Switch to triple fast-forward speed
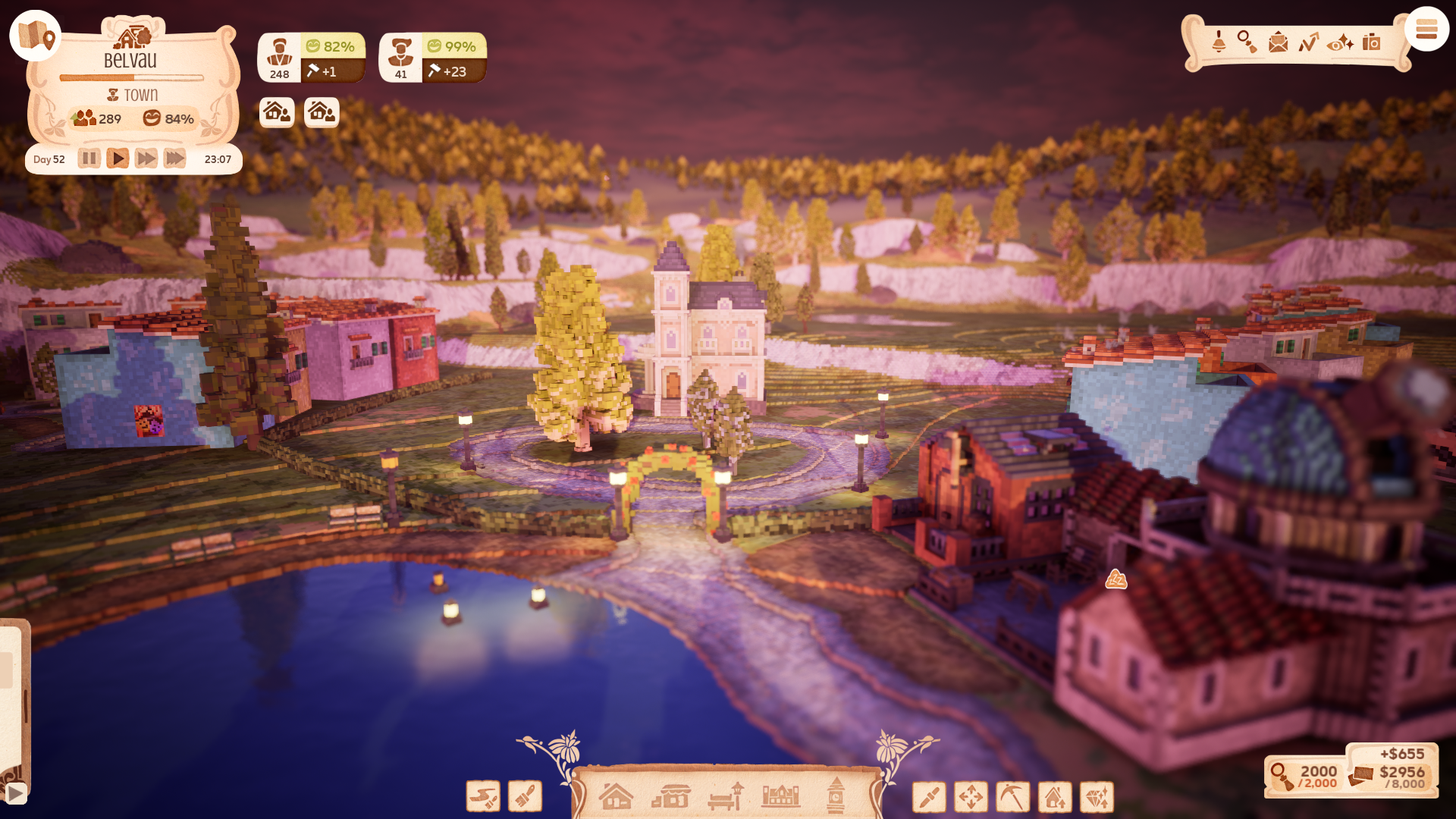 [174, 158]
